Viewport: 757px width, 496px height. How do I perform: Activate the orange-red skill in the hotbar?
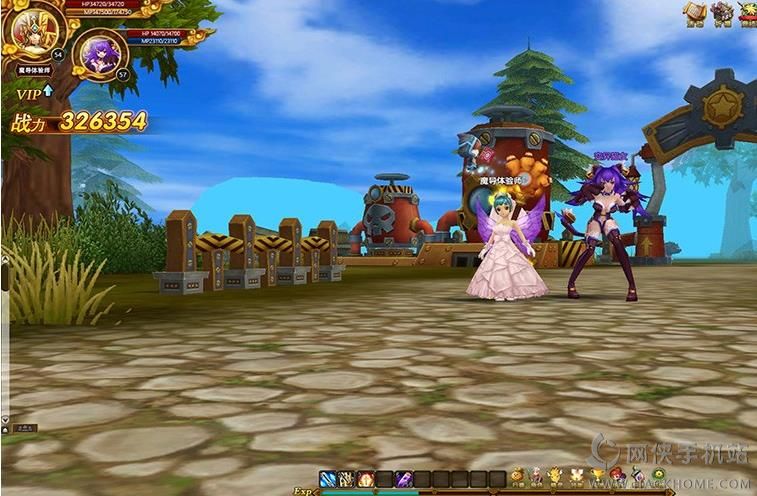[366, 478]
